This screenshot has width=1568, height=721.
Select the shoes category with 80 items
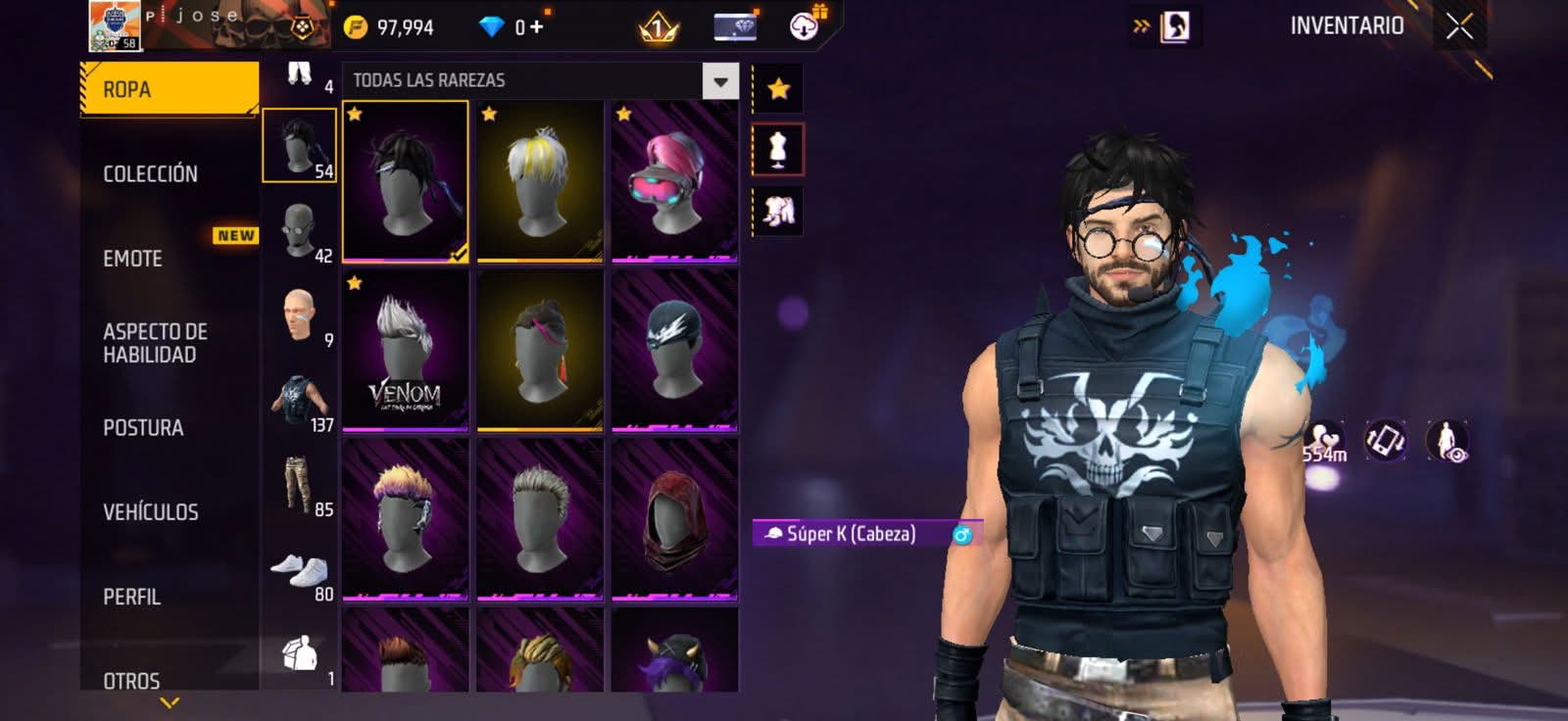pyautogui.click(x=300, y=571)
